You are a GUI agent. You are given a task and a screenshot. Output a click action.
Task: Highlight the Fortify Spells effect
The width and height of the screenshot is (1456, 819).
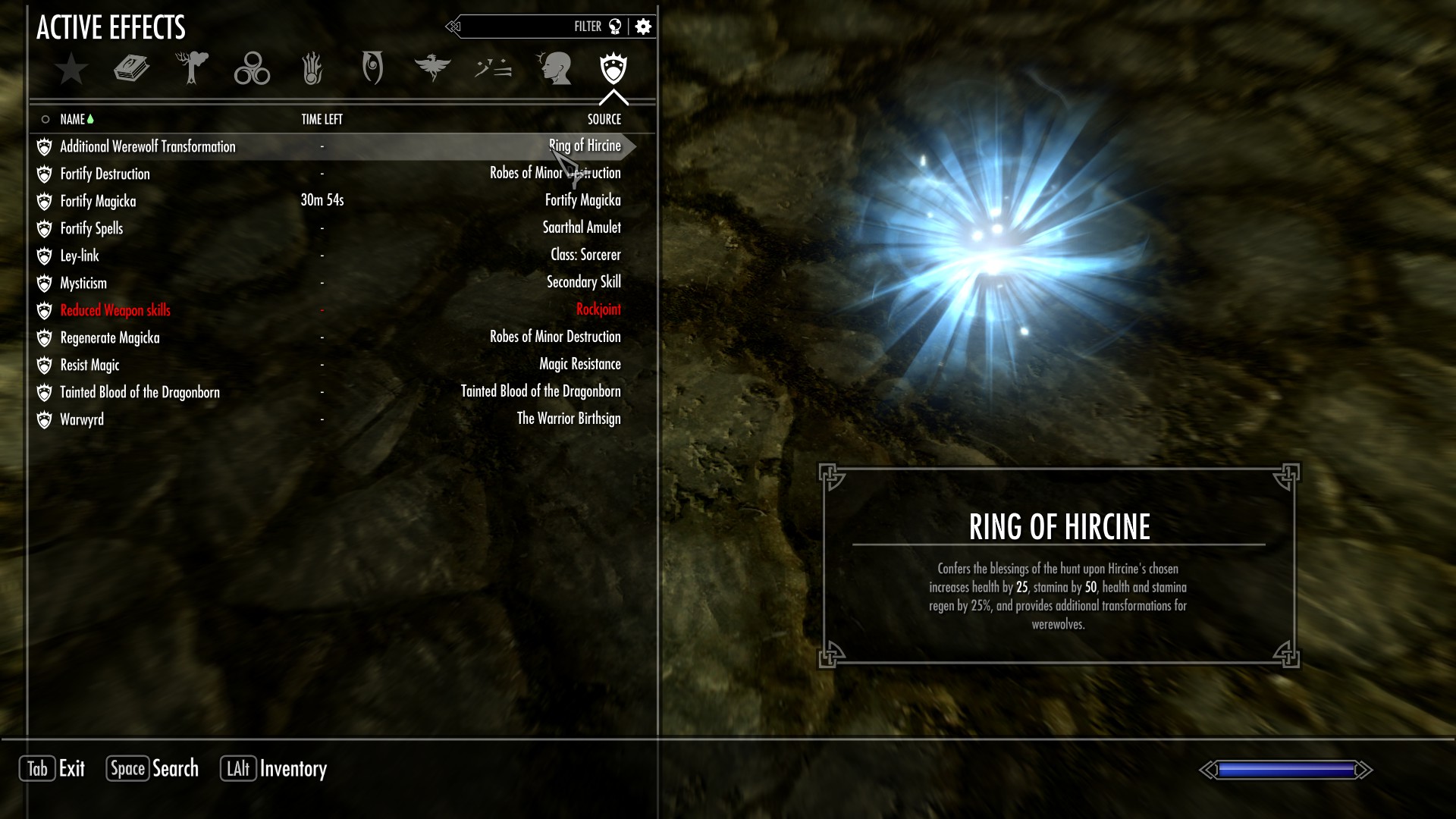coord(92,228)
